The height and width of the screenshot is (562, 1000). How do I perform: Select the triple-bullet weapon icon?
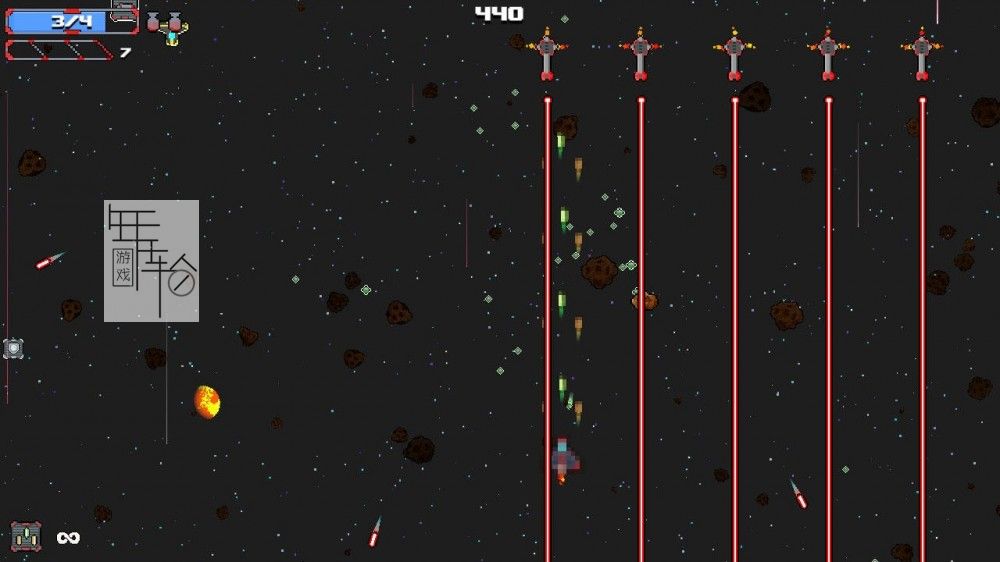click(26, 537)
